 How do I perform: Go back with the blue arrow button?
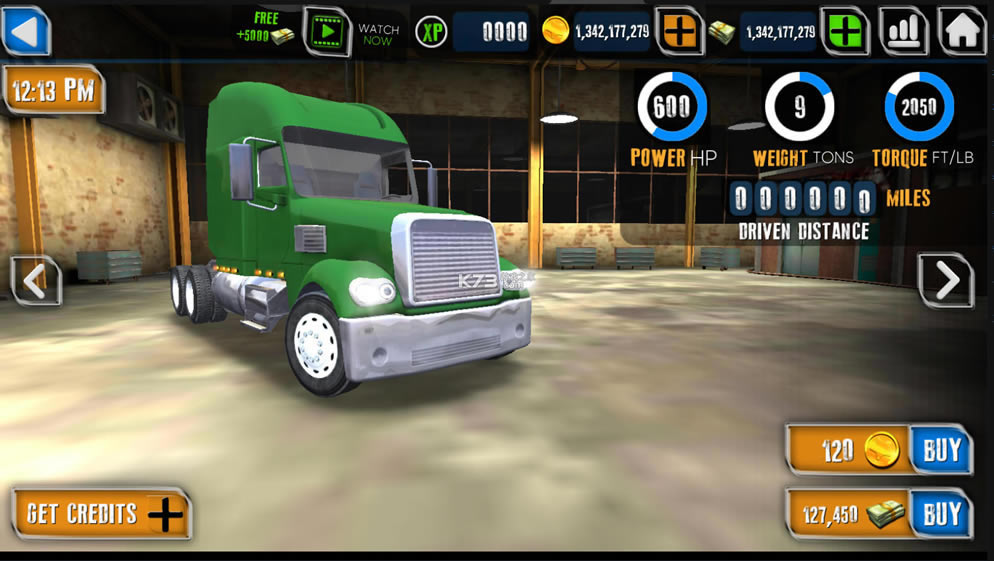pyautogui.click(x=26, y=30)
